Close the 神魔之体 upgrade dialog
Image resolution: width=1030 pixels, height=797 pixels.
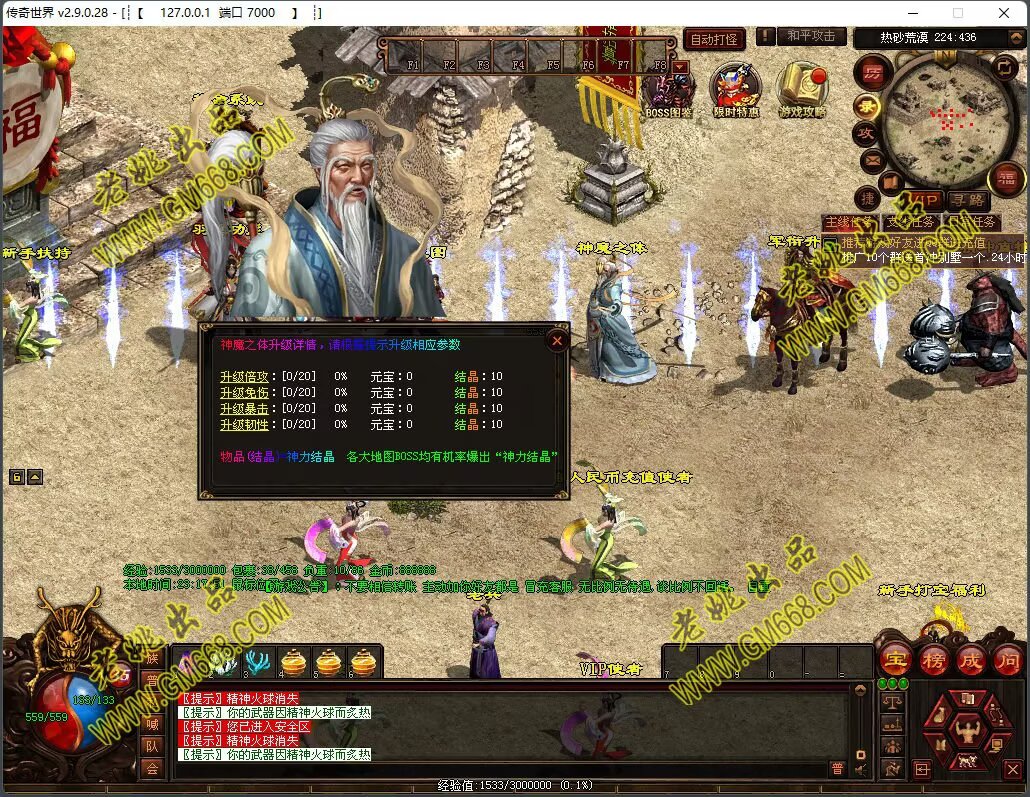point(557,340)
